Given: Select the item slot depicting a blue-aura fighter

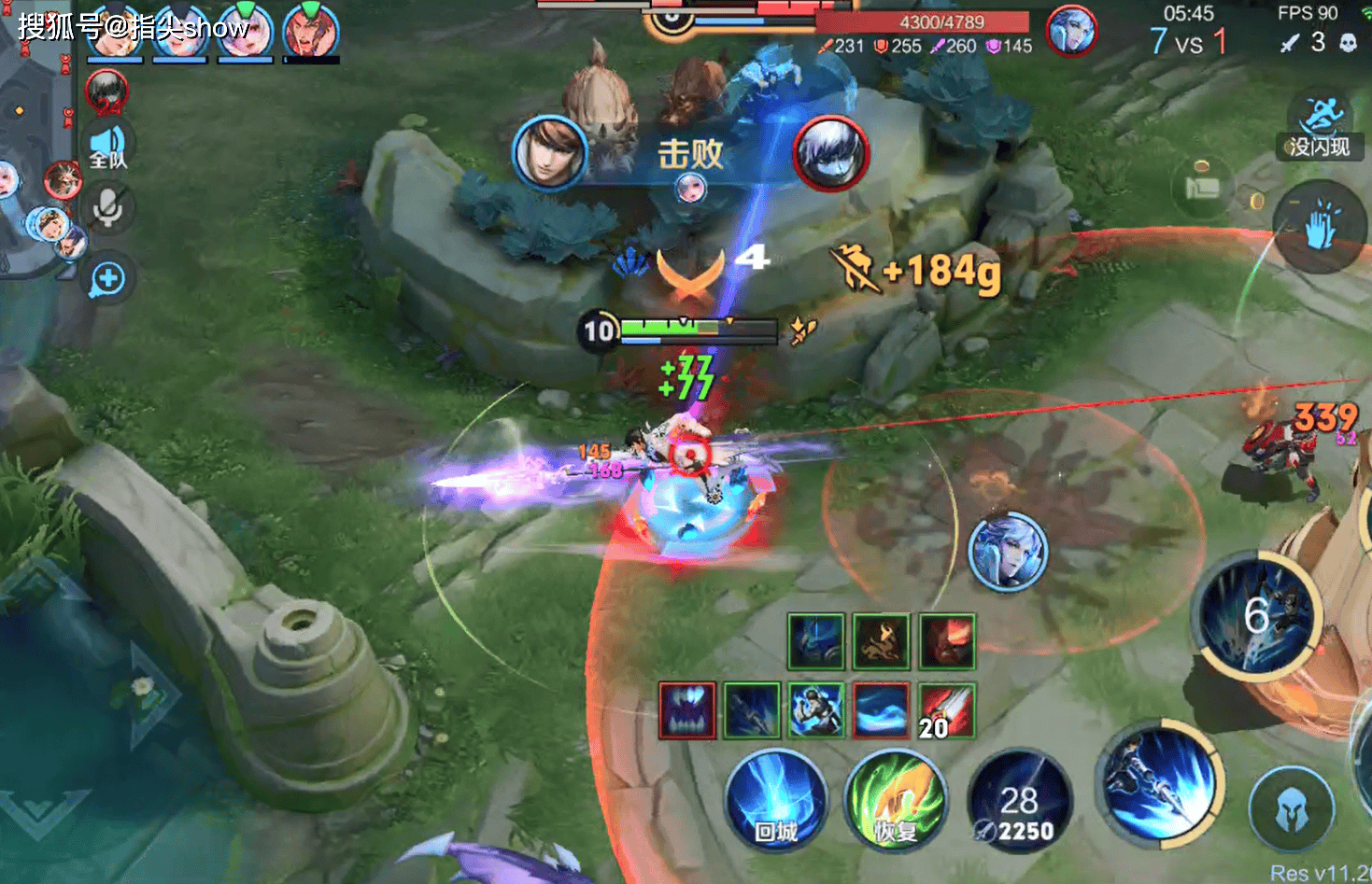Looking at the screenshot, I should pyautogui.click(x=817, y=710).
